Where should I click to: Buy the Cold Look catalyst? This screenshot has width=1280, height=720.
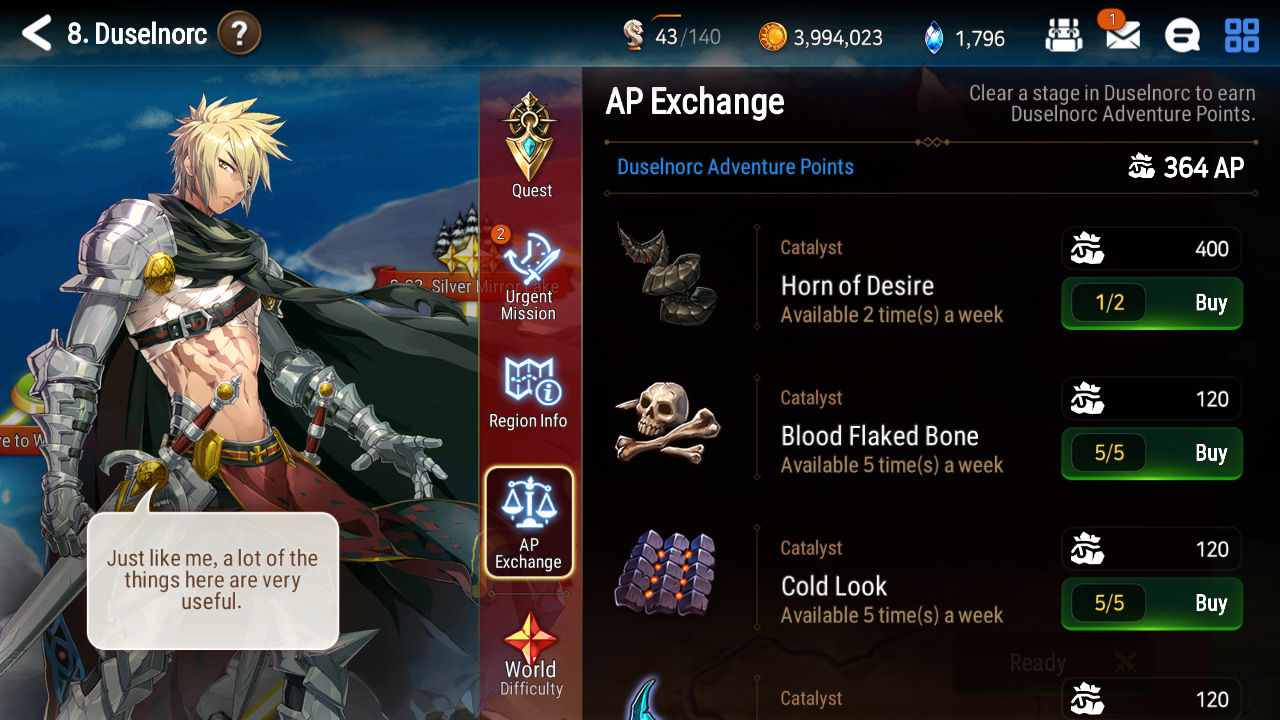[1151, 603]
